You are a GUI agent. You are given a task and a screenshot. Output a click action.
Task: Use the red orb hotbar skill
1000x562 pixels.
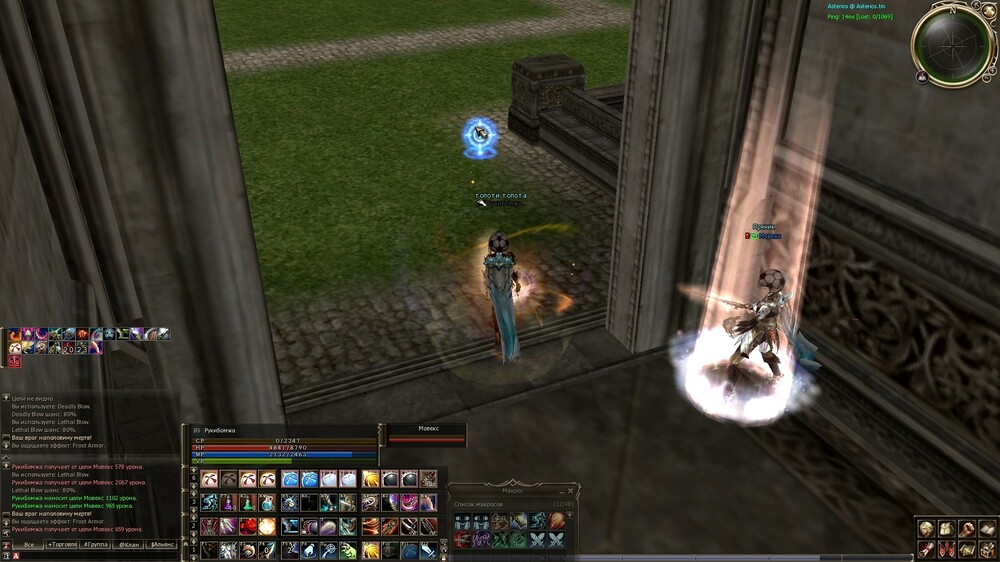click(247, 526)
